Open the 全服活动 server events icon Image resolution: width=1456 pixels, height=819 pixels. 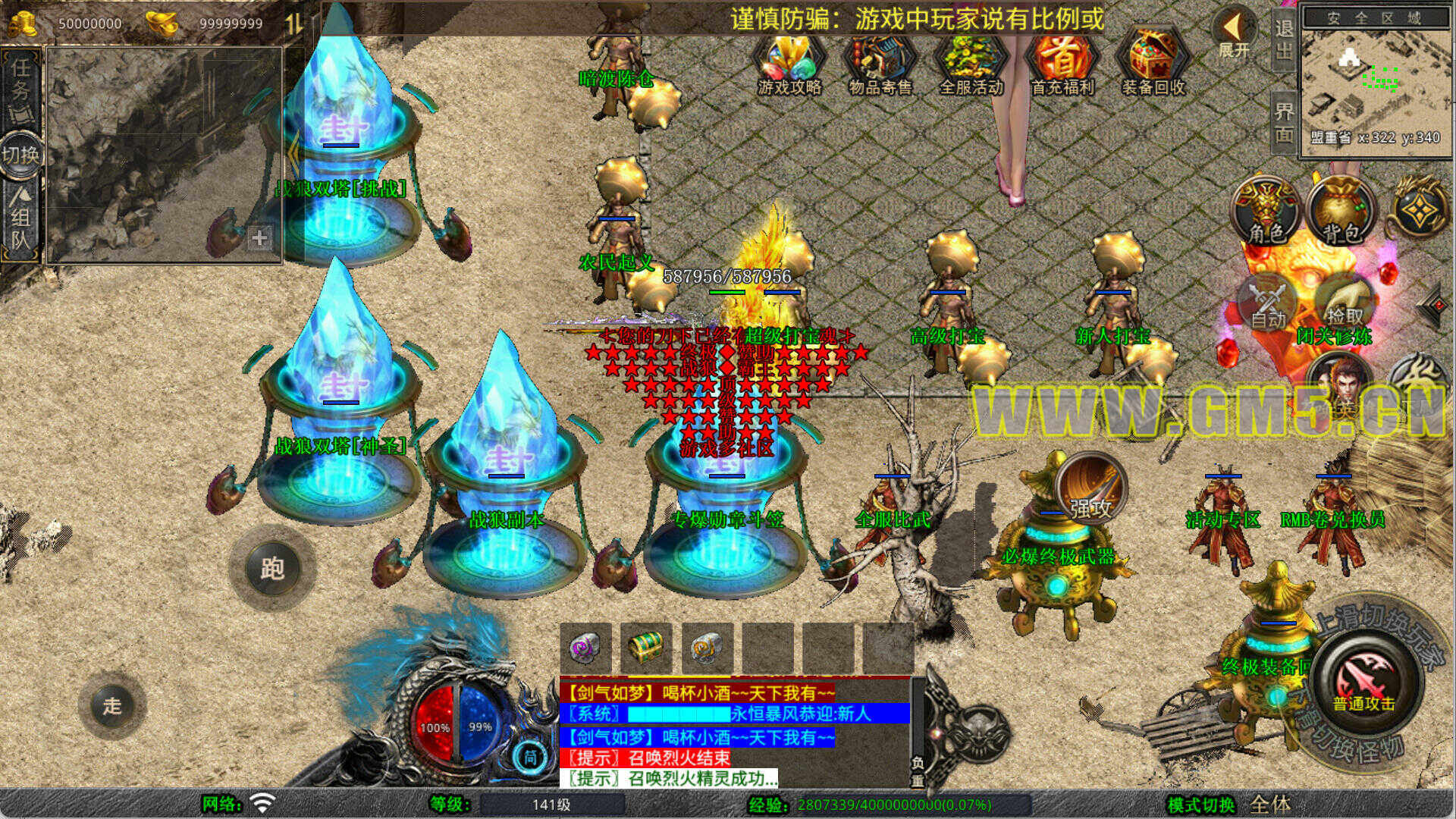coord(971,66)
